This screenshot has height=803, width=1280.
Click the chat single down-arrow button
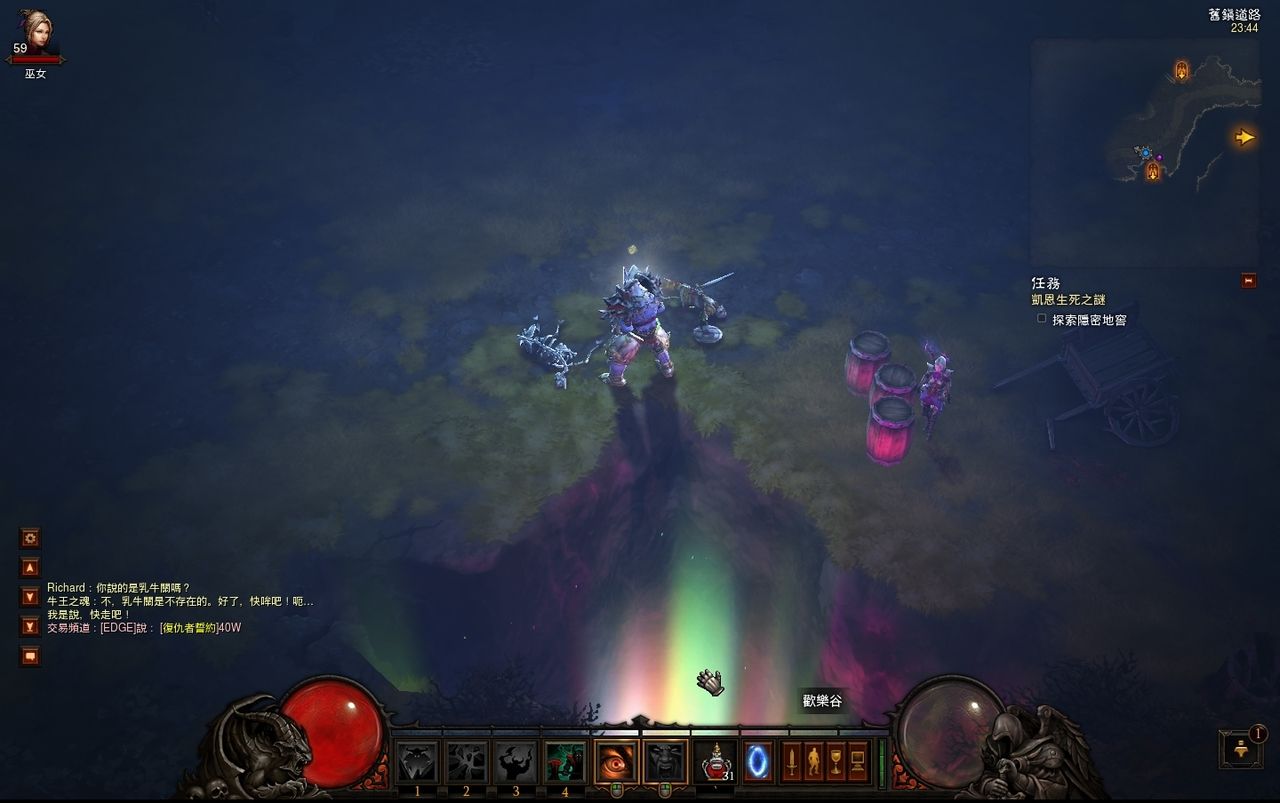point(30,597)
